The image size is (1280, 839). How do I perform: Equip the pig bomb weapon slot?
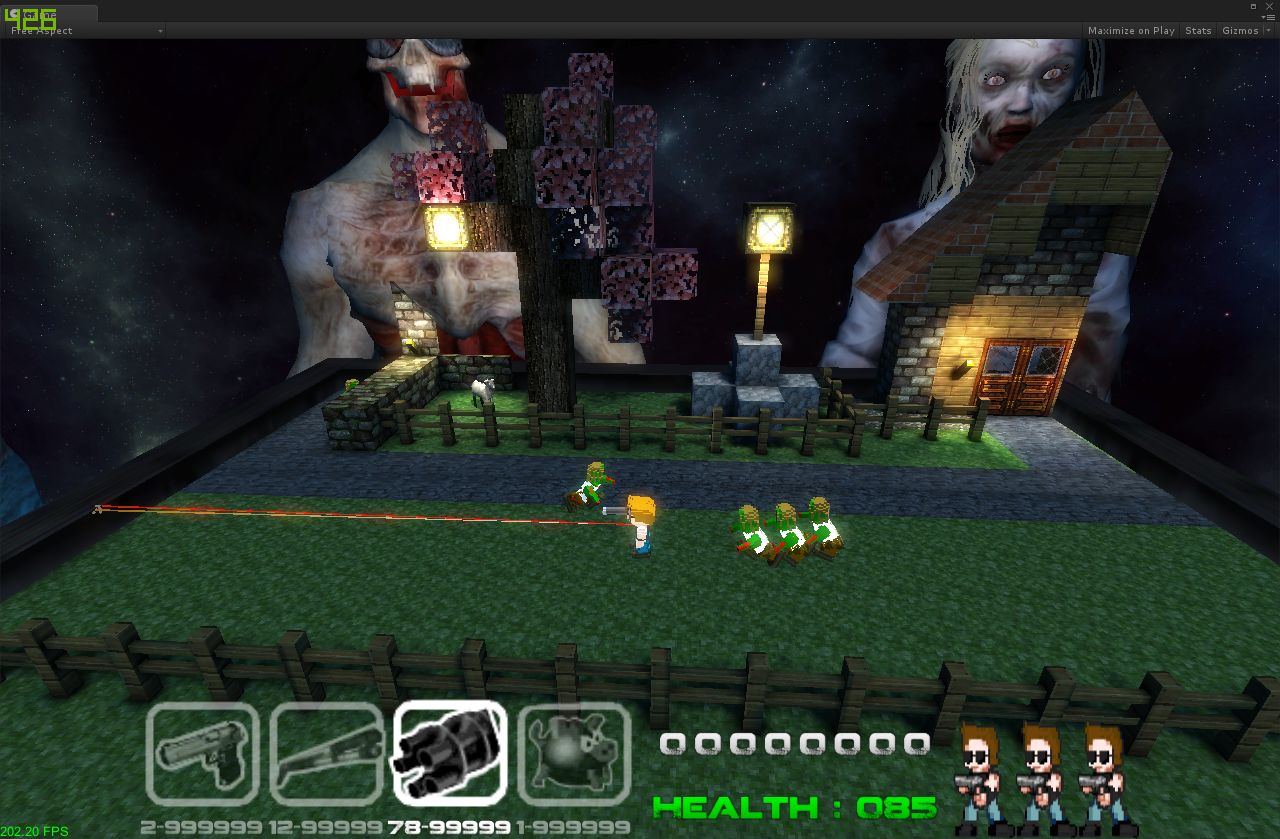pyautogui.click(x=574, y=754)
